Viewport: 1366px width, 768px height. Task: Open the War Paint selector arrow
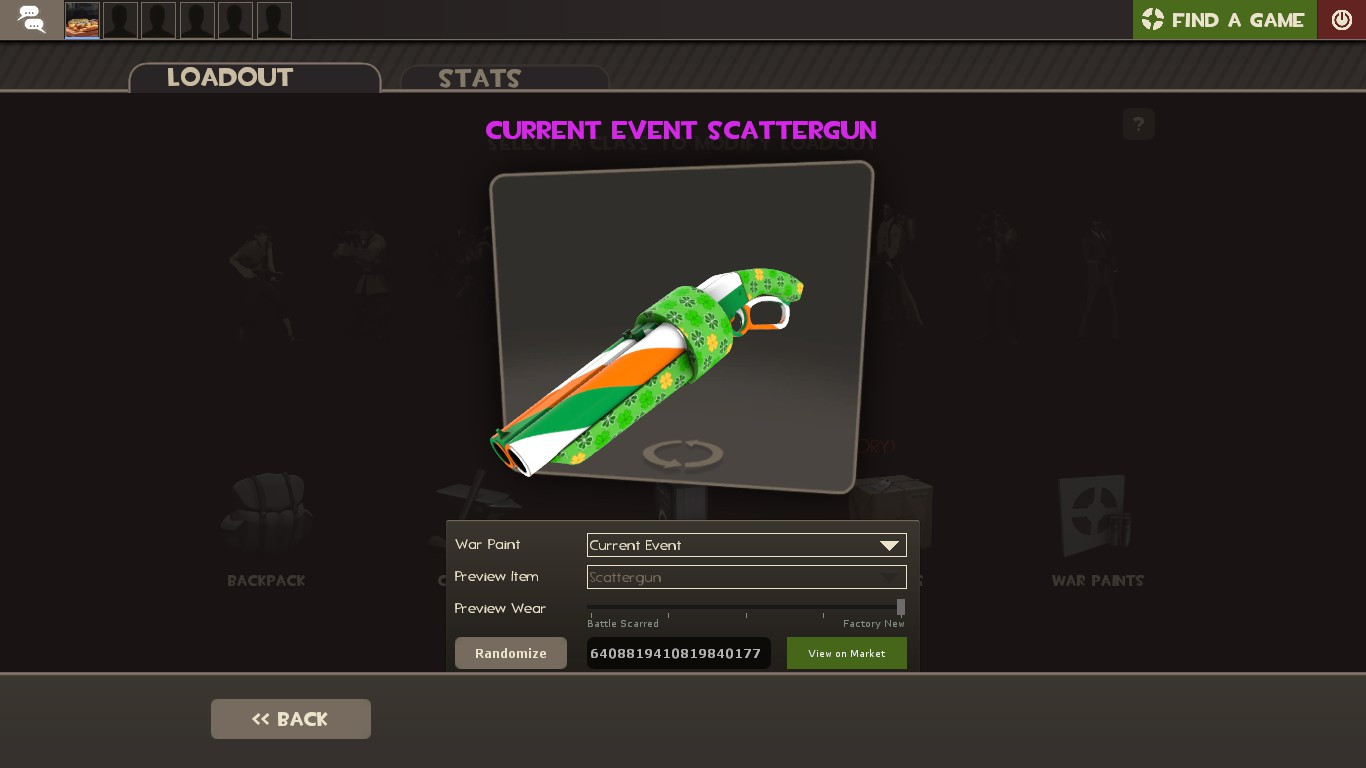[889, 545]
